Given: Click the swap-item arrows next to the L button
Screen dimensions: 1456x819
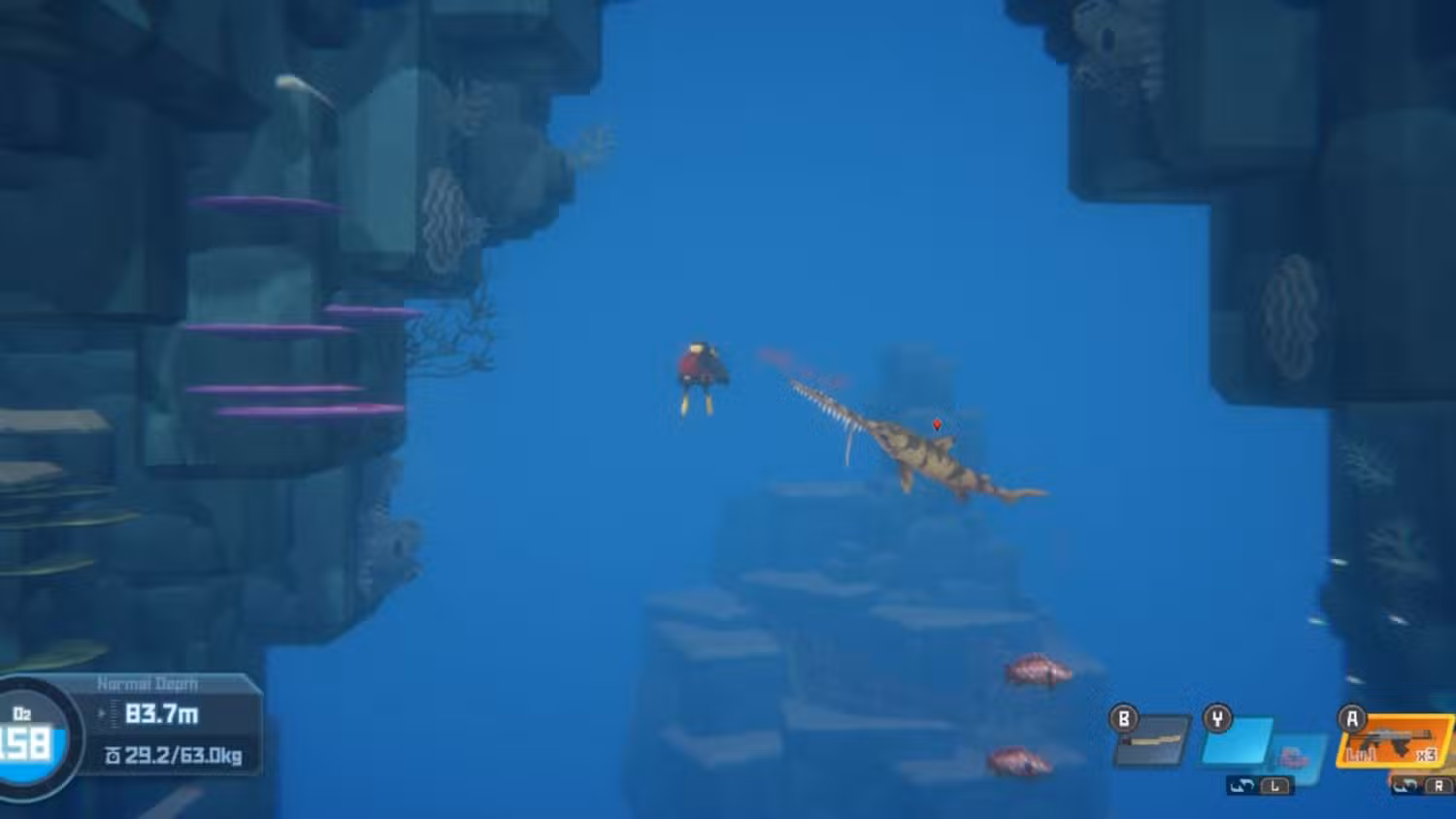Looking at the screenshot, I should tap(1241, 786).
